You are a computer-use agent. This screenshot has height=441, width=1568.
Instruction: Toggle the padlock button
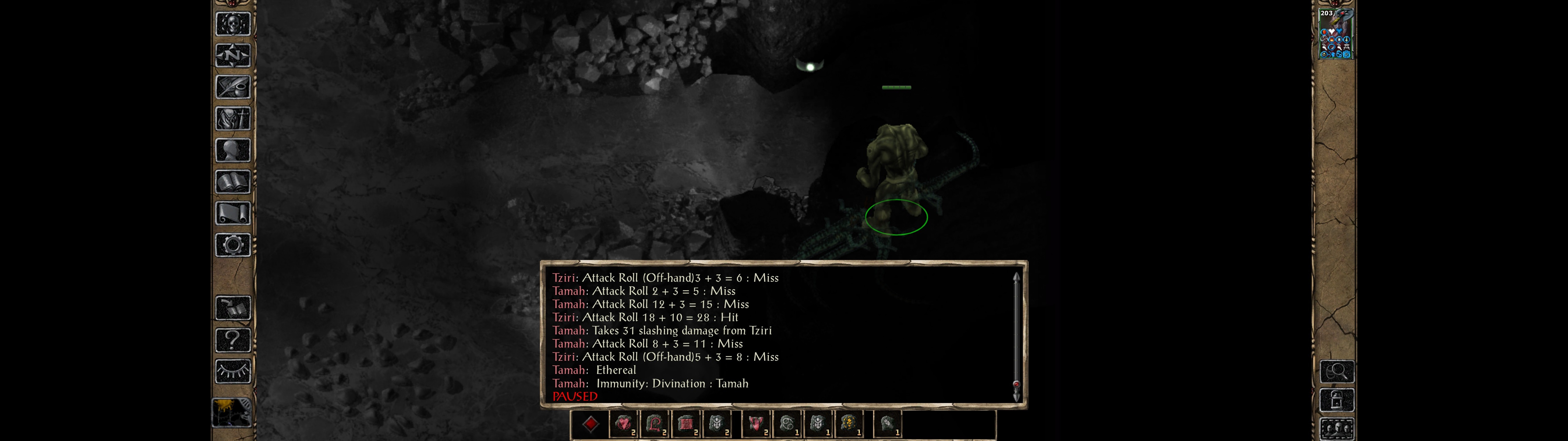pos(1337,400)
